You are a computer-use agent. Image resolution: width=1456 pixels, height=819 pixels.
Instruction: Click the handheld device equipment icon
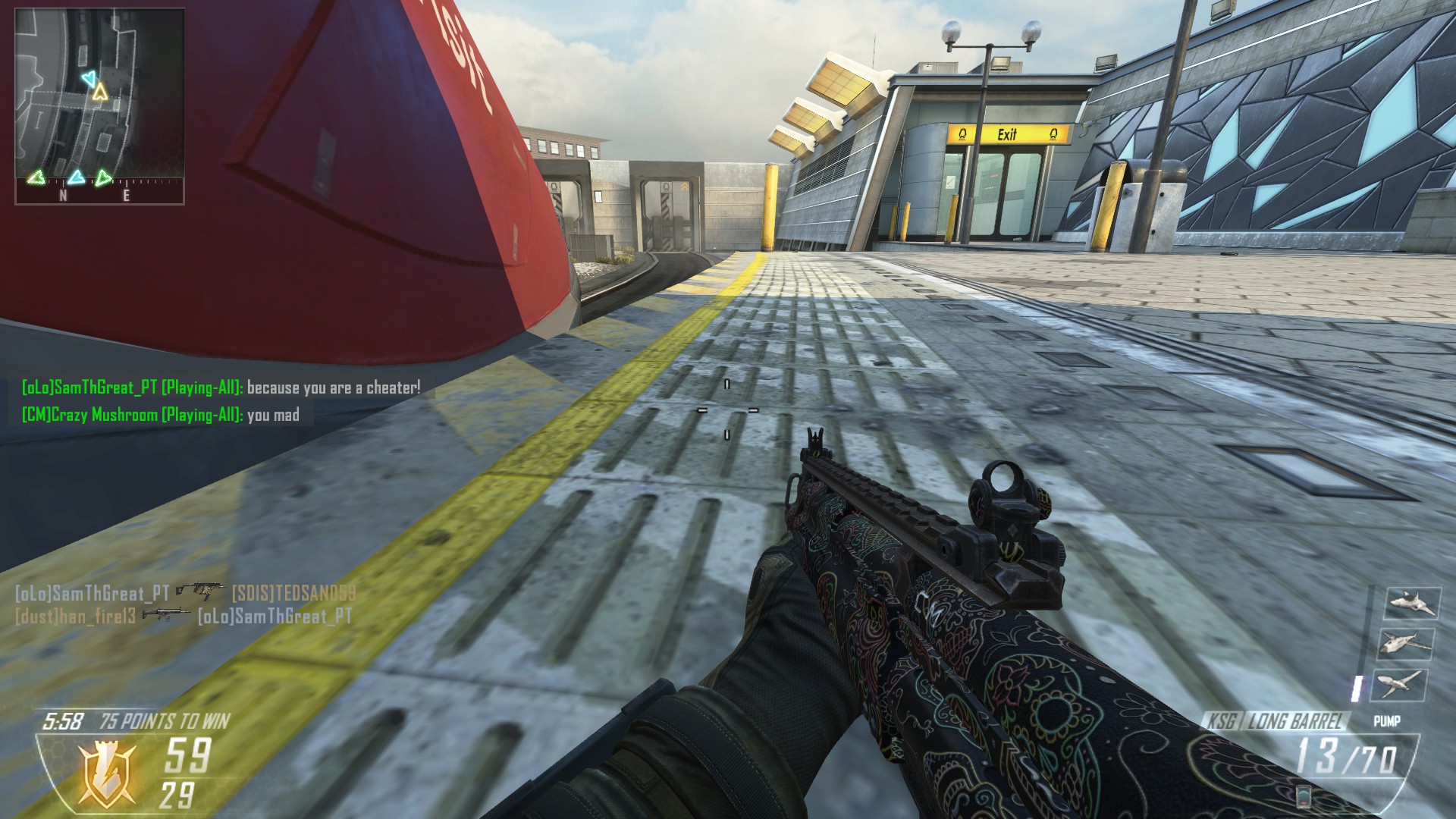pyautogui.click(x=1305, y=796)
